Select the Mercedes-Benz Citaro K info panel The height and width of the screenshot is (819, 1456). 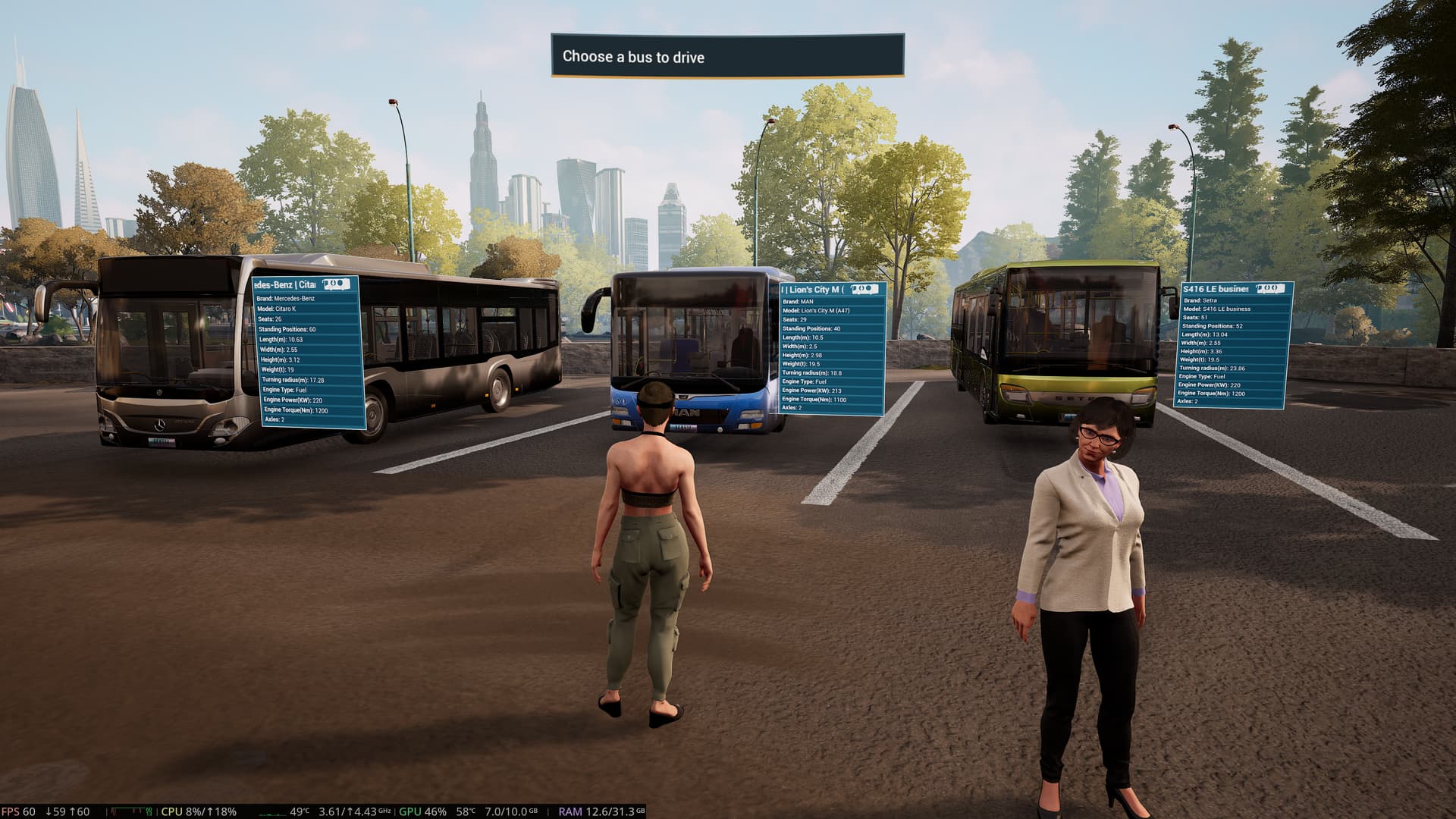click(308, 353)
